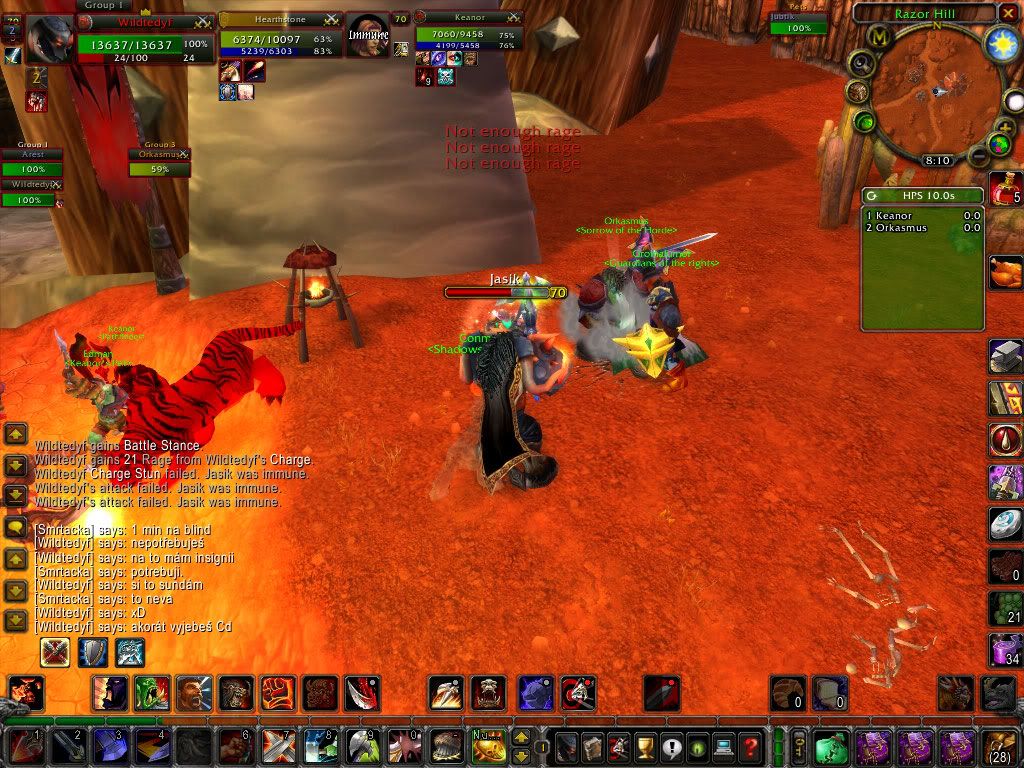Open the world map with the M button
The image size is (1024, 768).
click(879, 38)
